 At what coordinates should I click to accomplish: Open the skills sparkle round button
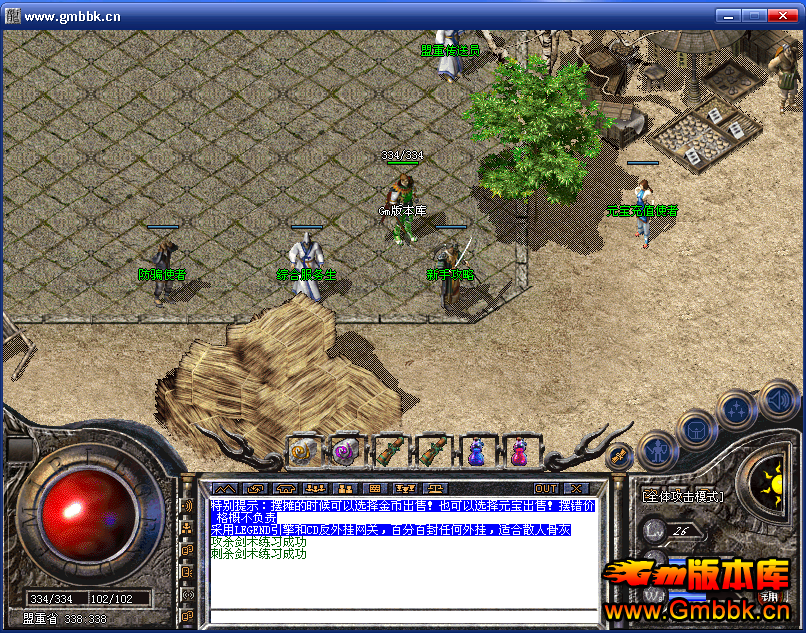tap(737, 410)
